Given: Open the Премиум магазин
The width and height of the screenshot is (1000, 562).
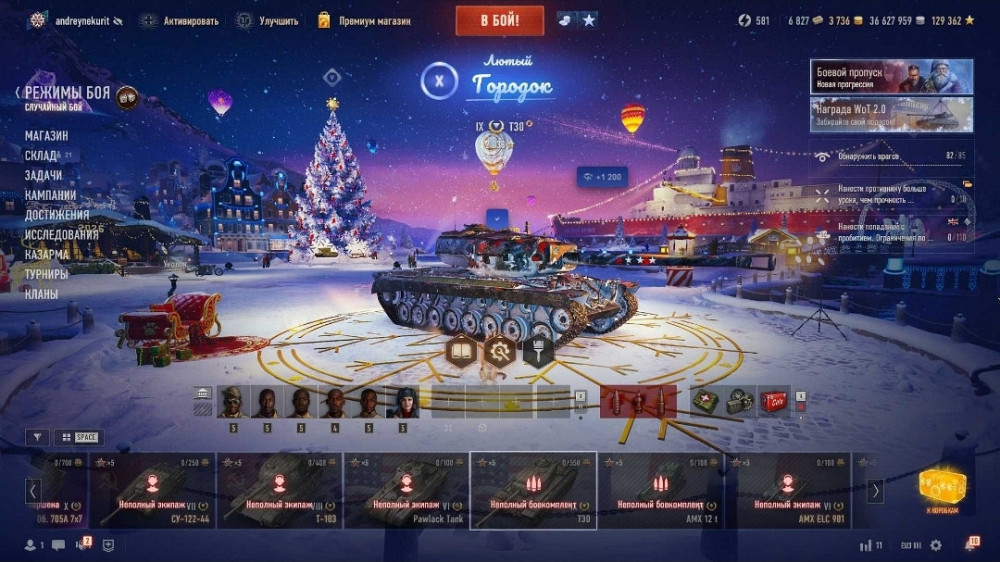Looking at the screenshot, I should (365, 20).
